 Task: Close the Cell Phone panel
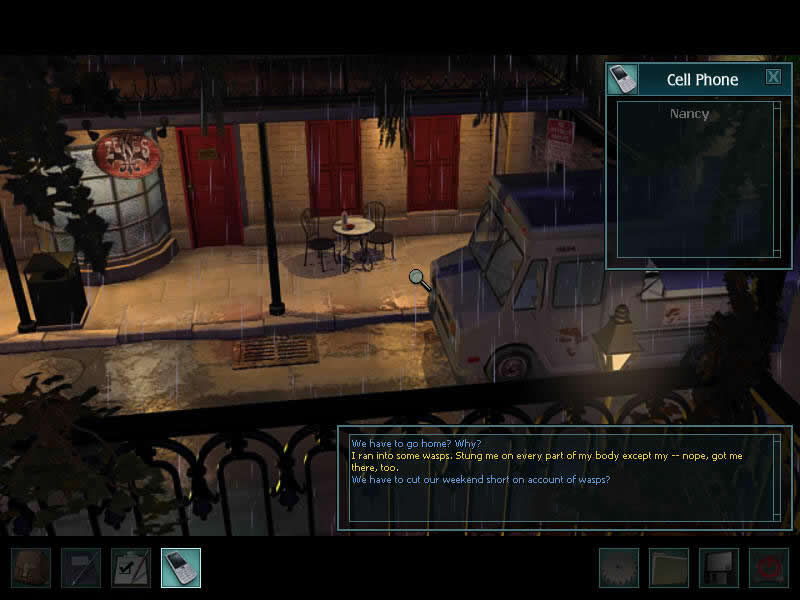point(773,77)
